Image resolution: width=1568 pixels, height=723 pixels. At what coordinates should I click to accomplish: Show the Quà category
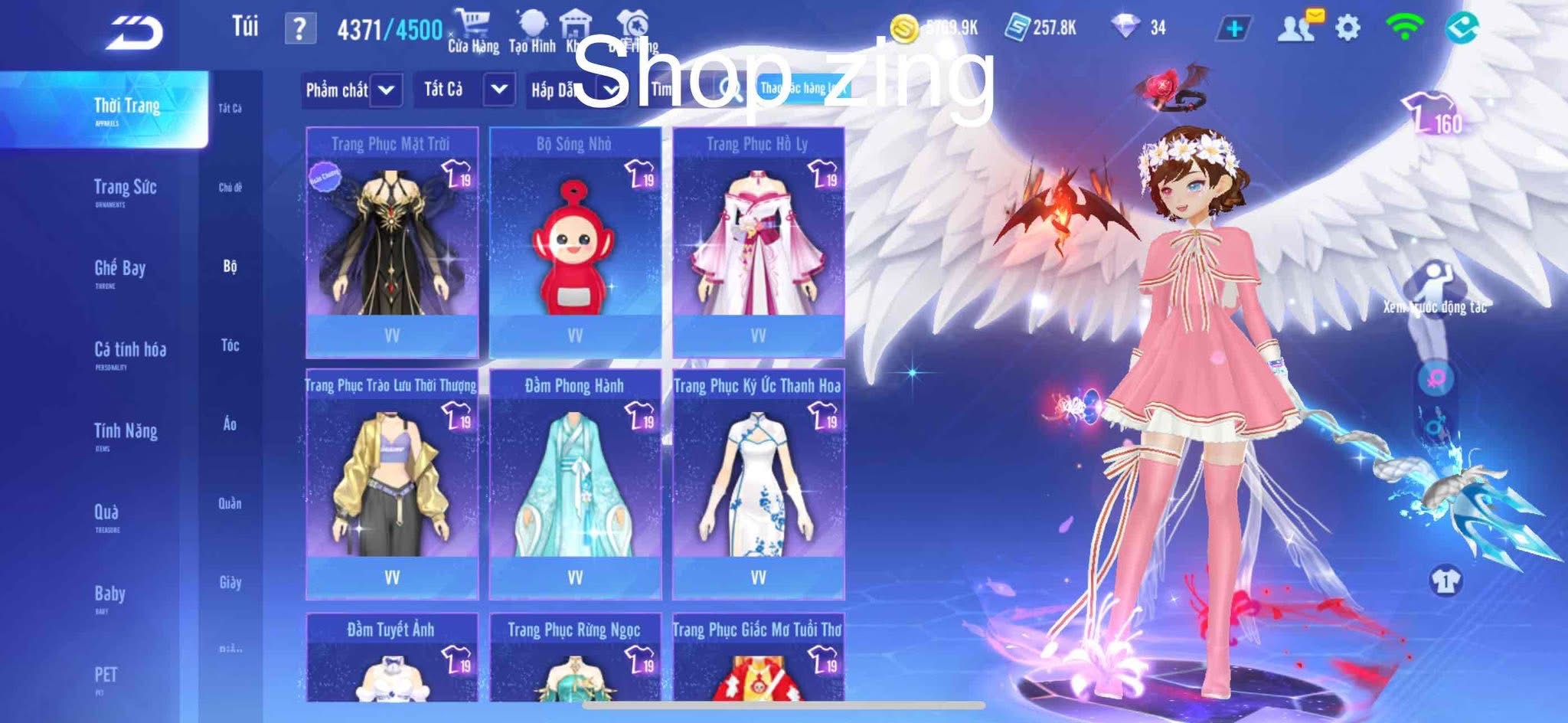(x=106, y=515)
